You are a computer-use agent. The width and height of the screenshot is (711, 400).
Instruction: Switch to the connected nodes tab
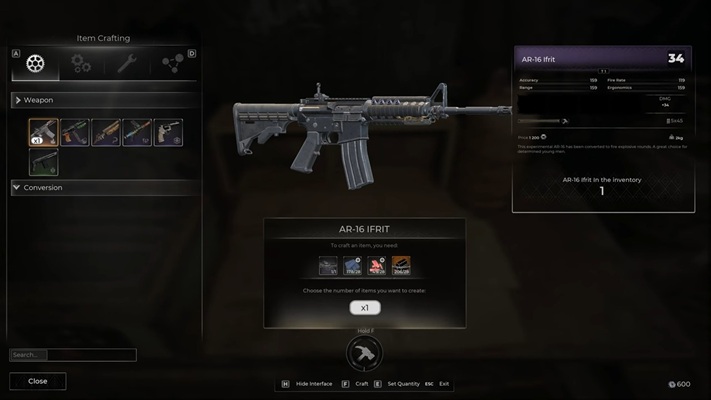point(172,65)
